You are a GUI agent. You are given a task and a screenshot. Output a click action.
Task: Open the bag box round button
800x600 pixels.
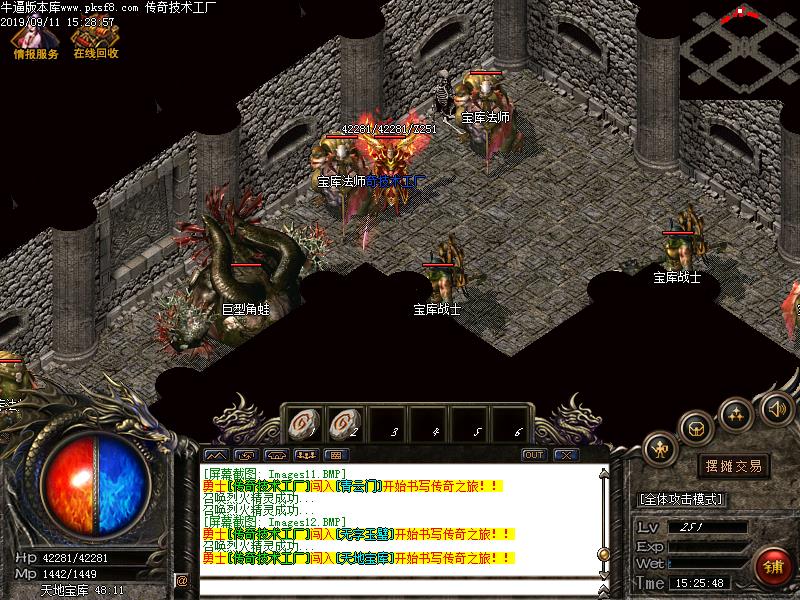[x=696, y=428]
